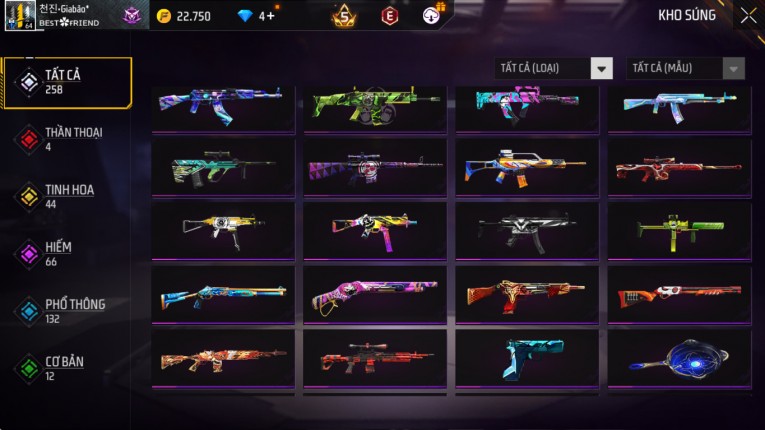765x430 pixels.
Task: Open the TẤT CẢ (LOẠI) dropdown
Action: click(553, 68)
